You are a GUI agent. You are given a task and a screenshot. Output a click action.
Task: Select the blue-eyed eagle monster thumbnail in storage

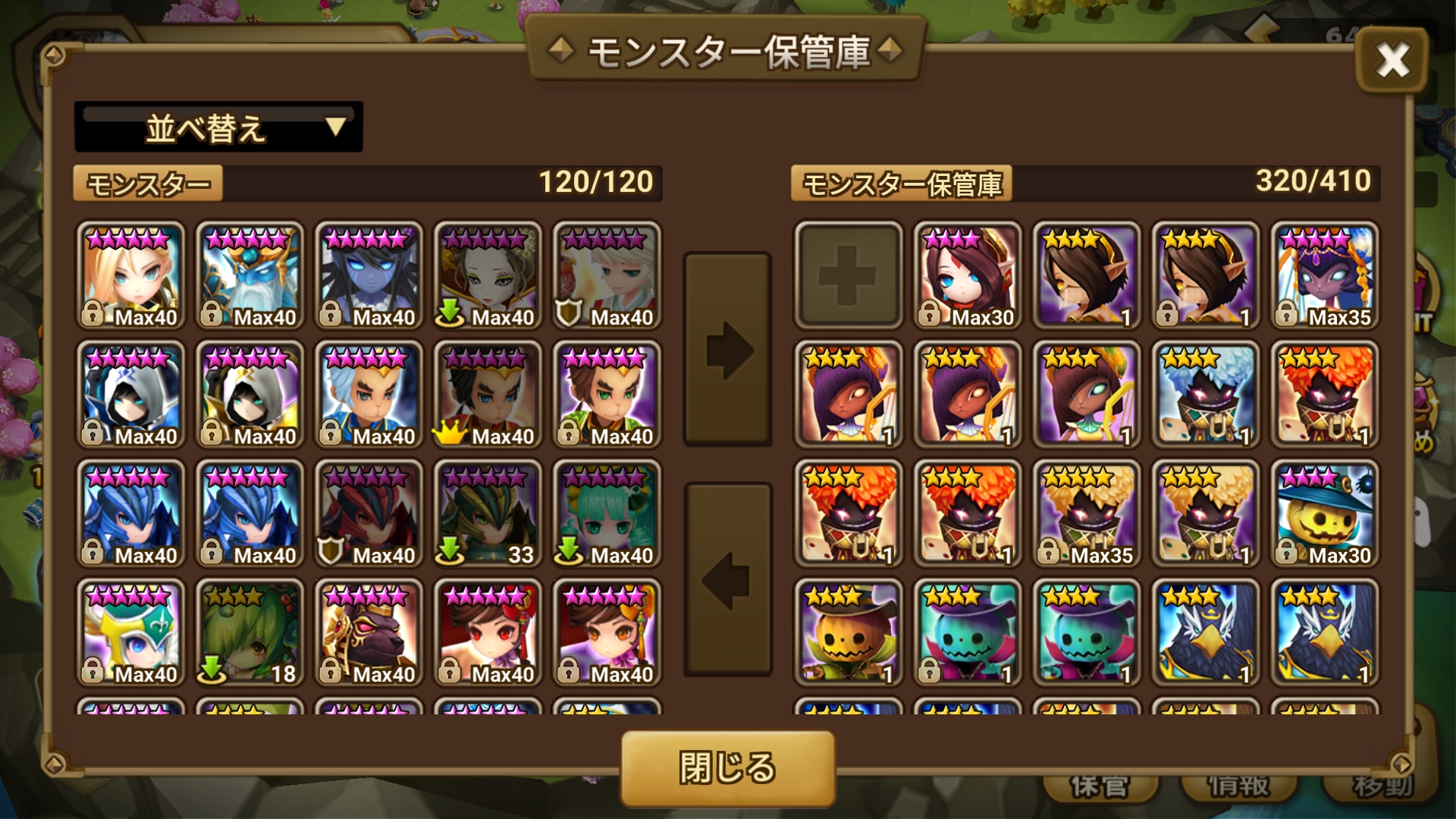[1206, 634]
